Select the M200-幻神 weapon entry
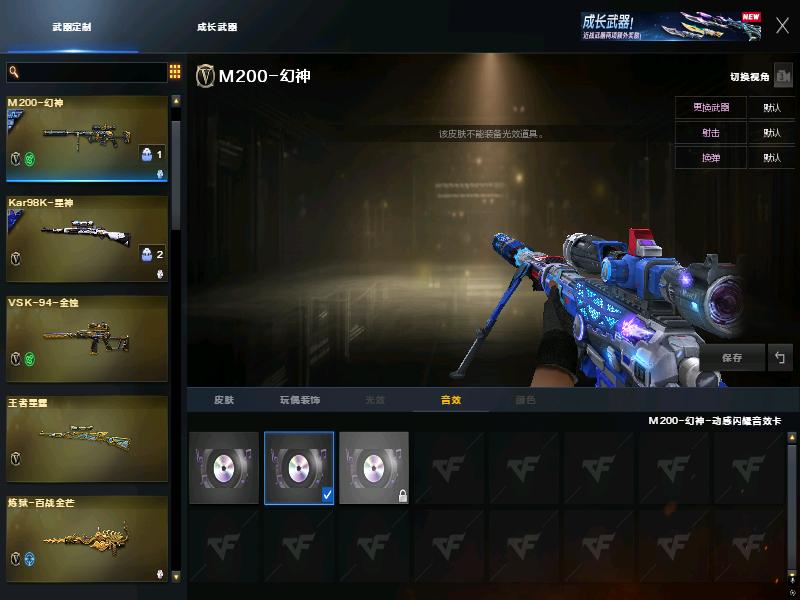The height and width of the screenshot is (600, 800). [87, 138]
